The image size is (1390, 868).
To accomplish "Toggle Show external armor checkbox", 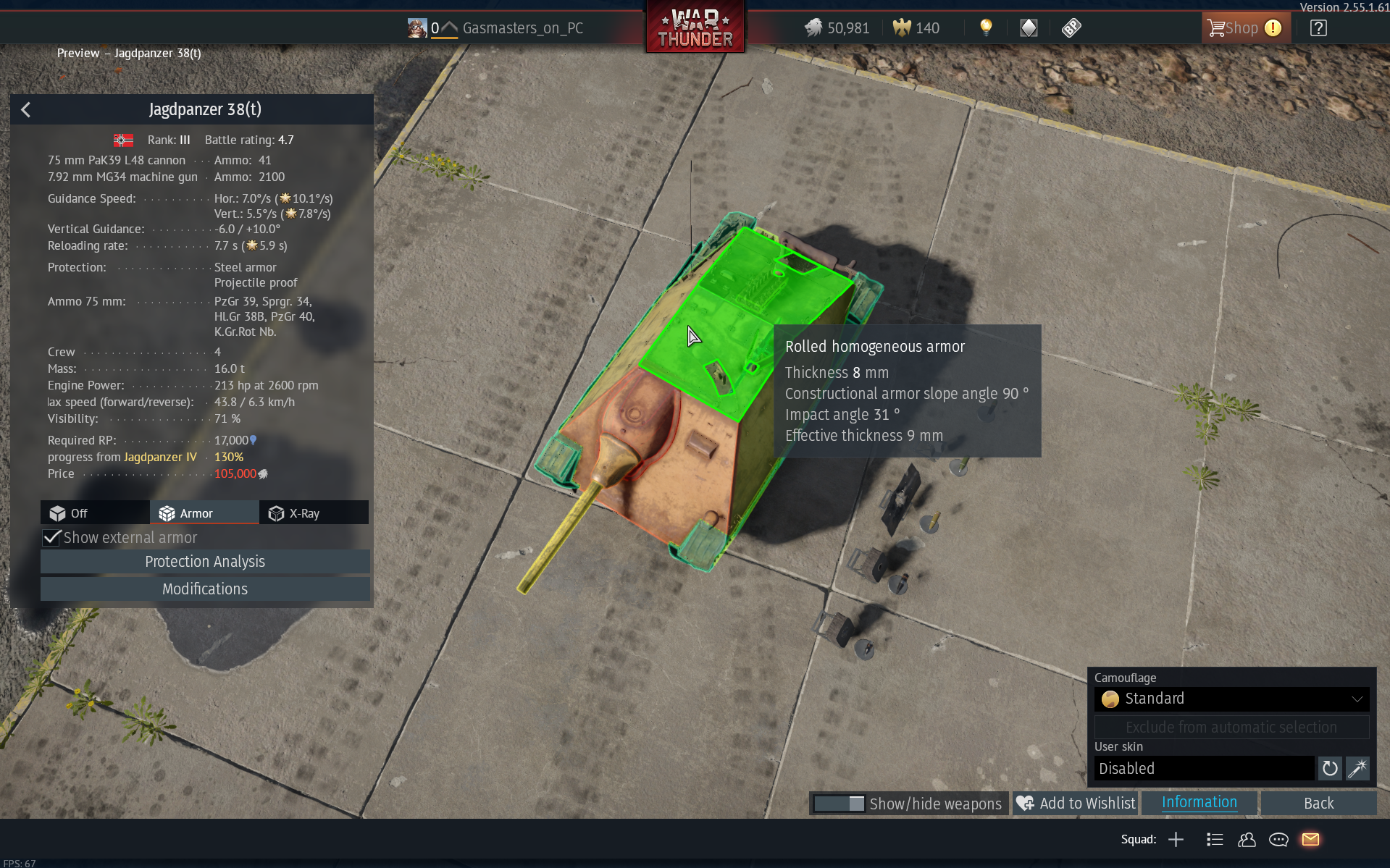I will coord(52,538).
